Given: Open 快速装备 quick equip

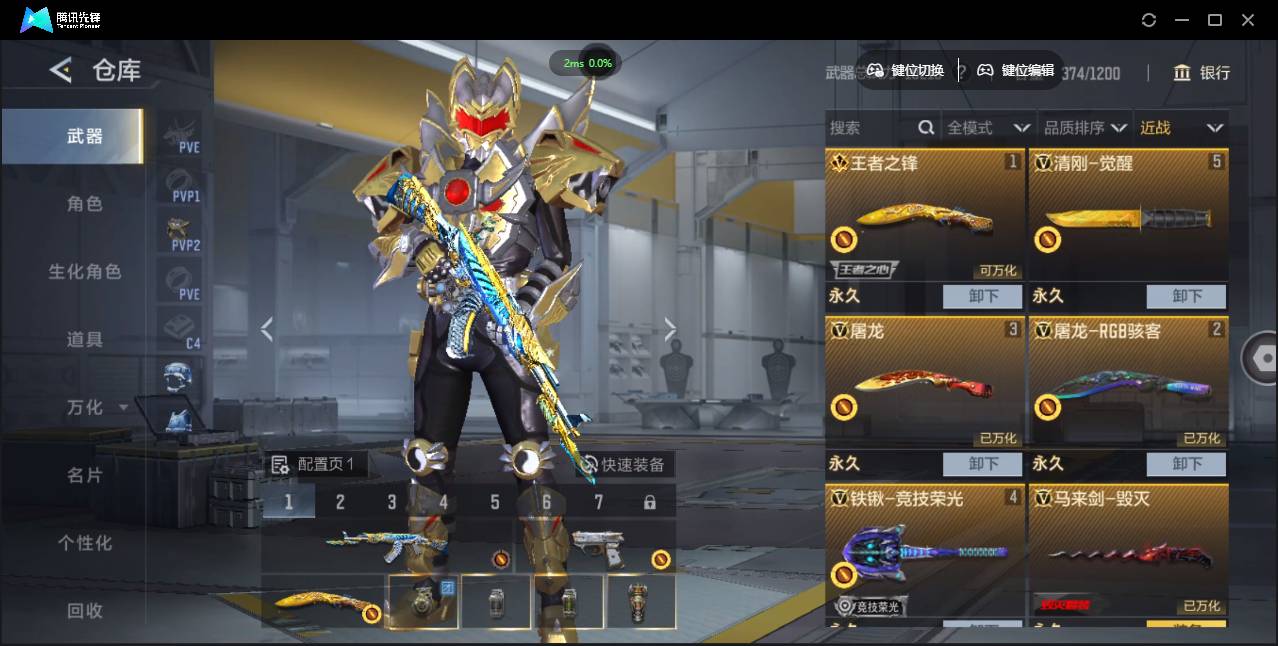Looking at the screenshot, I should (x=622, y=465).
